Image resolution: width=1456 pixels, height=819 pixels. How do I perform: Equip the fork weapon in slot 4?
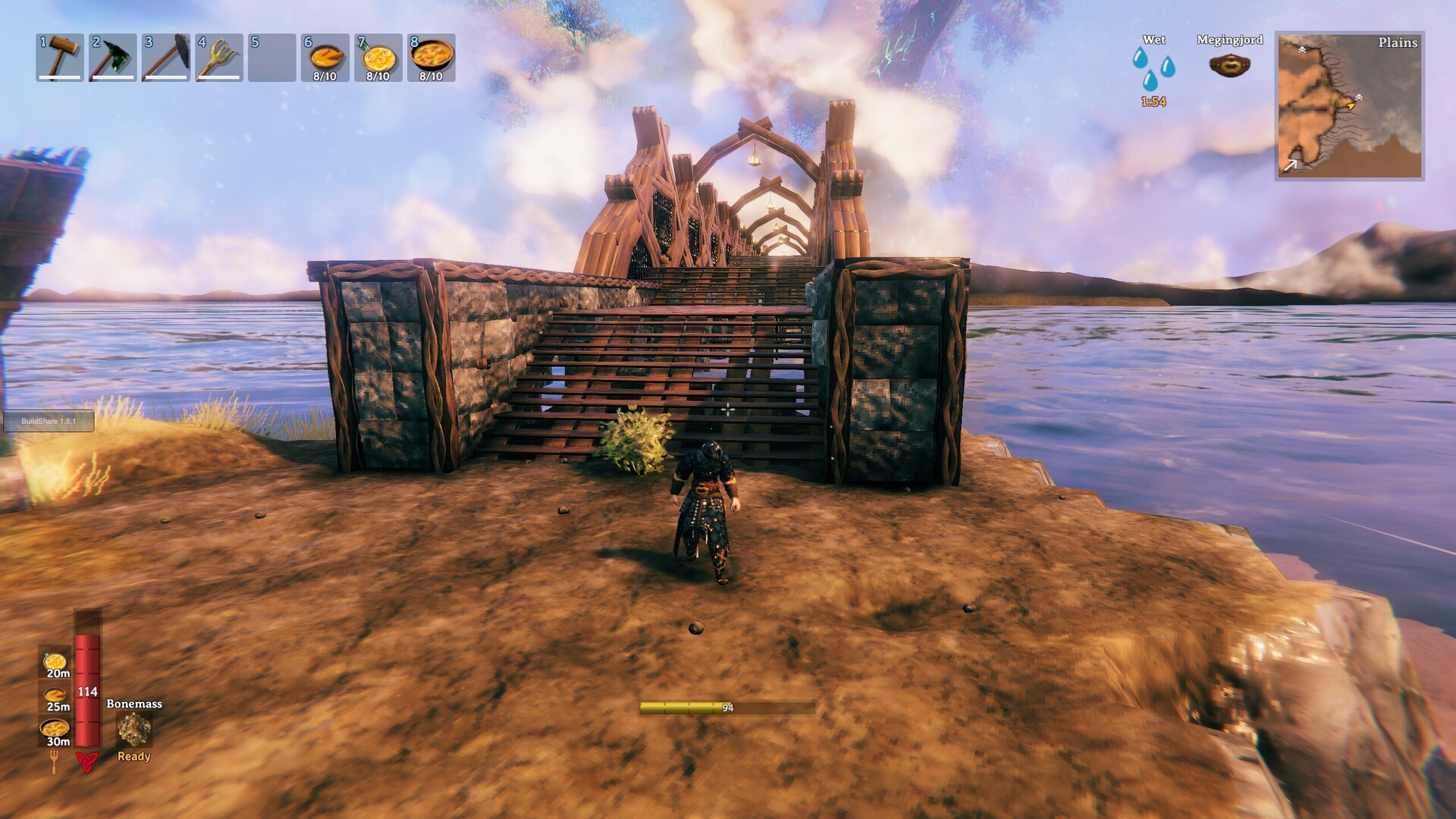click(x=219, y=56)
